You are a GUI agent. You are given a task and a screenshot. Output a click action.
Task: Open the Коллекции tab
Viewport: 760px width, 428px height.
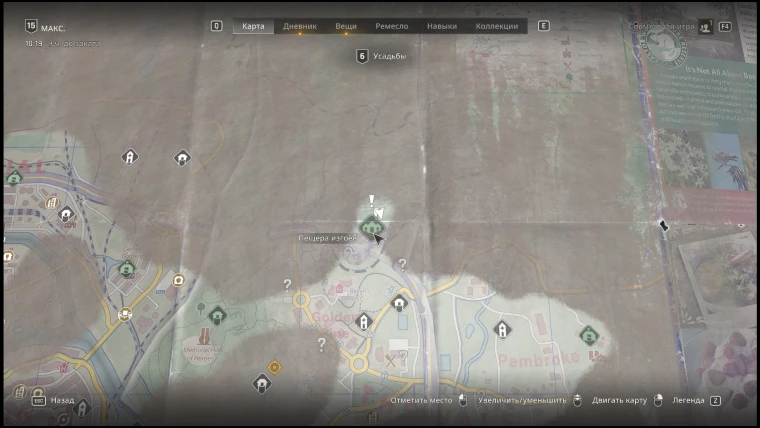tap(497, 26)
